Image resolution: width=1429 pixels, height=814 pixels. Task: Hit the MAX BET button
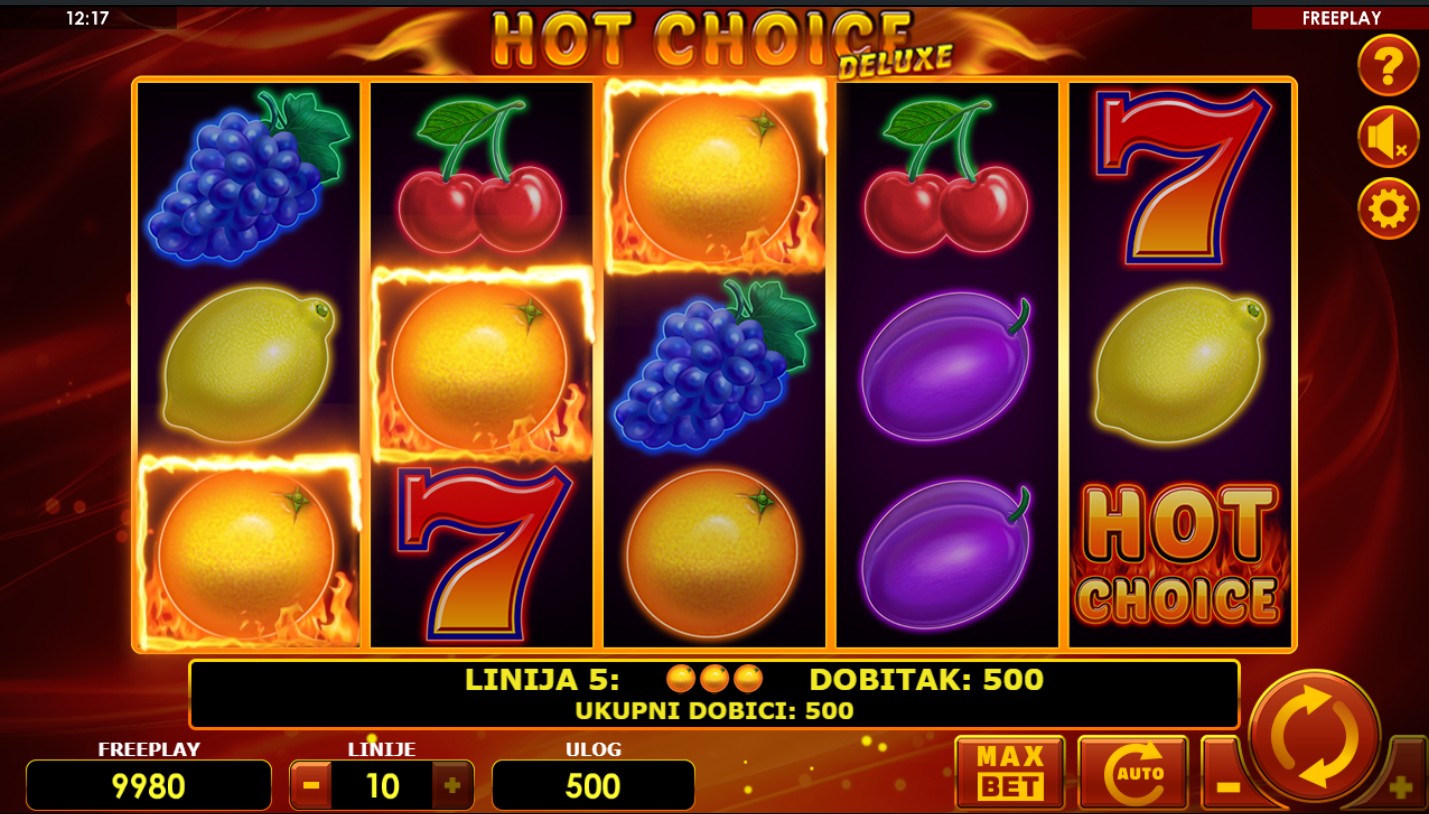(1009, 772)
